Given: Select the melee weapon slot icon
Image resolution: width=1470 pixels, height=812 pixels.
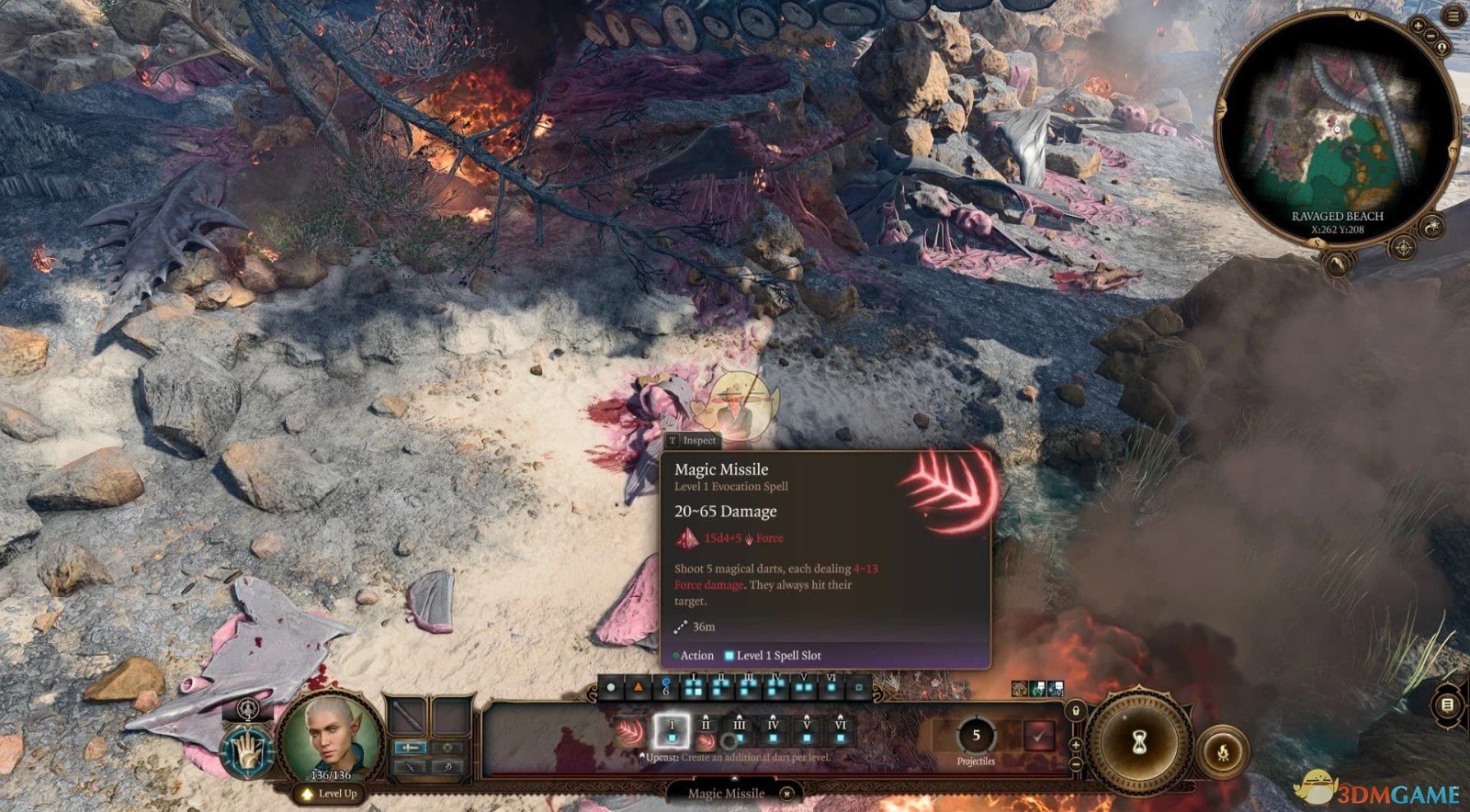Looking at the screenshot, I should point(407,715).
